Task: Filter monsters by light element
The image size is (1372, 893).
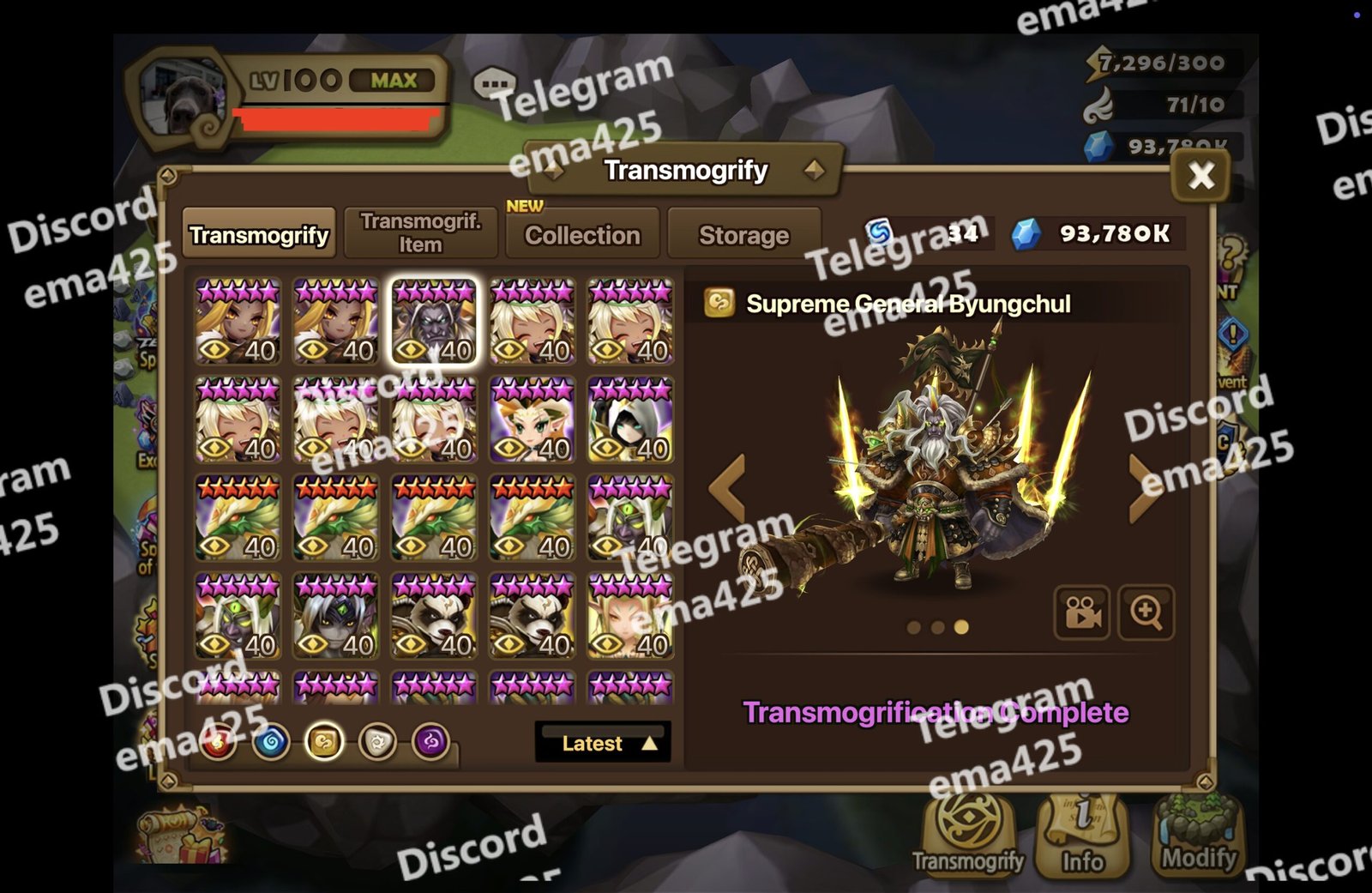Action: pos(377,742)
